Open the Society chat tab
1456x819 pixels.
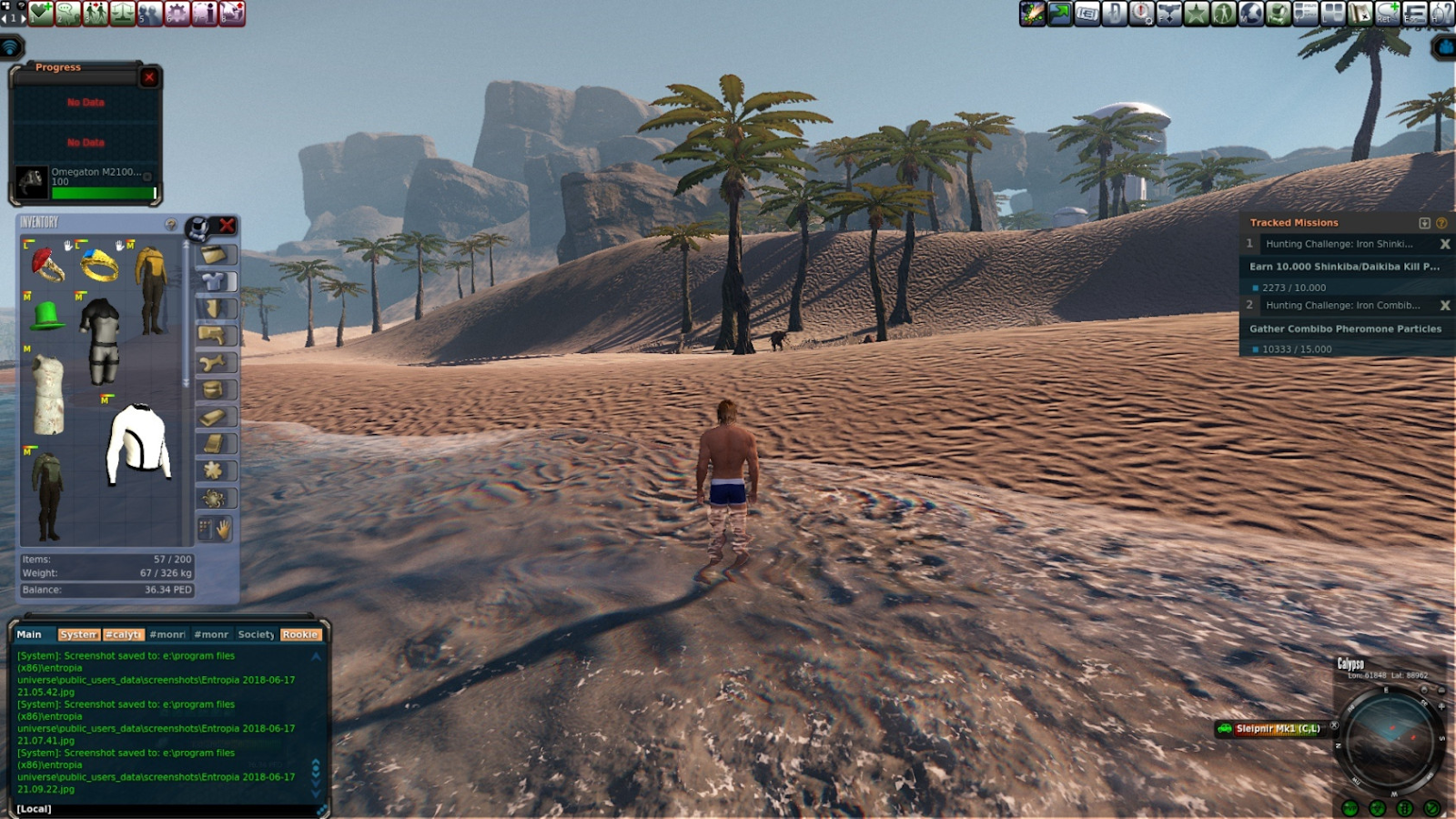point(256,634)
